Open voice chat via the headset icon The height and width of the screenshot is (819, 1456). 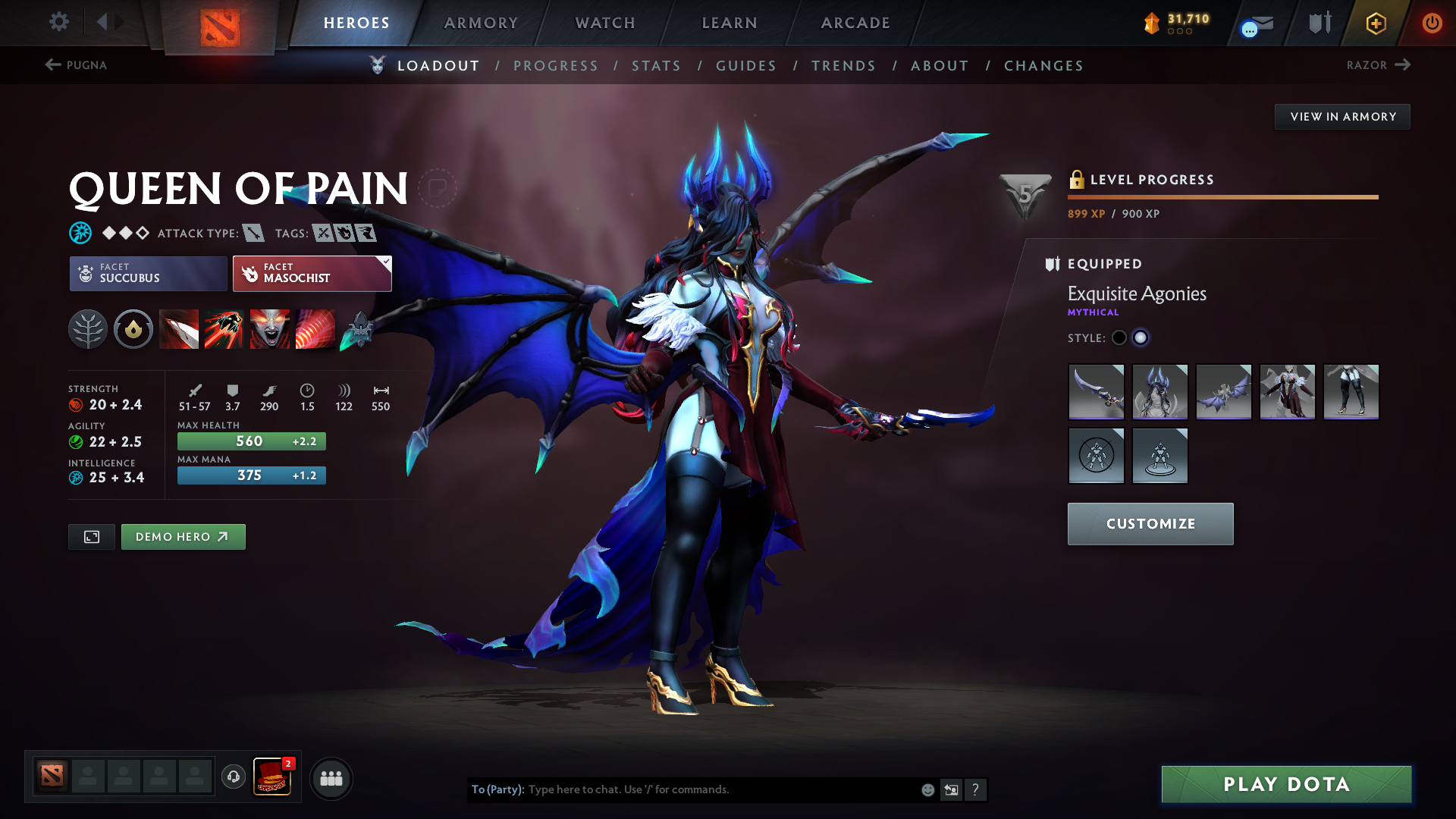tap(233, 778)
